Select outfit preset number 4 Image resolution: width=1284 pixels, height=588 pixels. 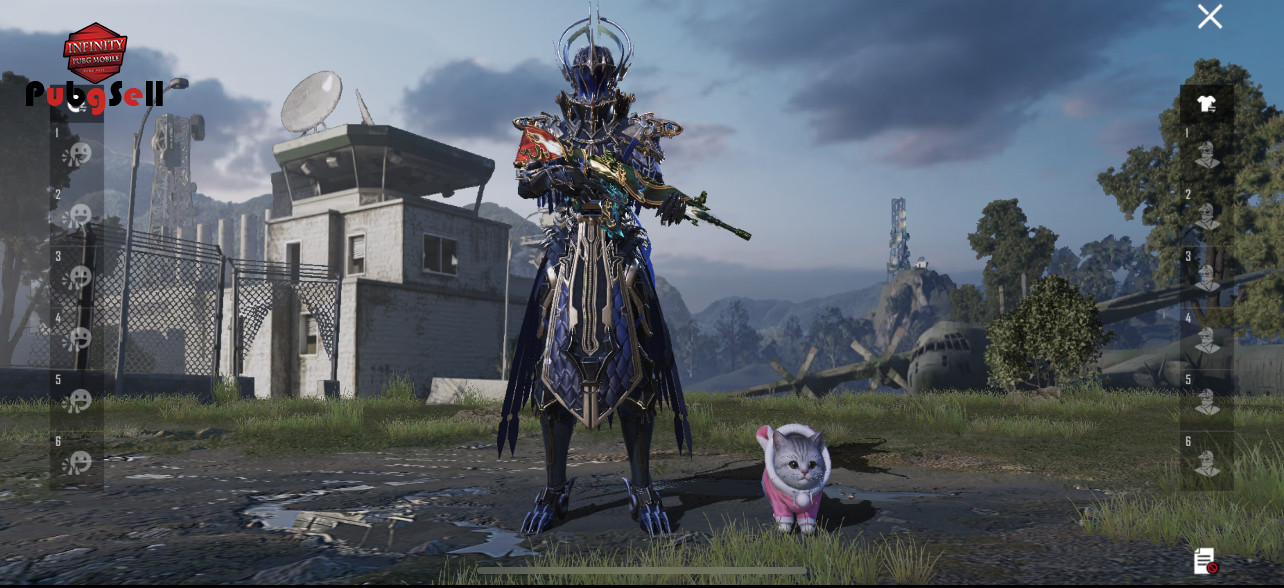pyautogui.click(x=1207, y=339)
